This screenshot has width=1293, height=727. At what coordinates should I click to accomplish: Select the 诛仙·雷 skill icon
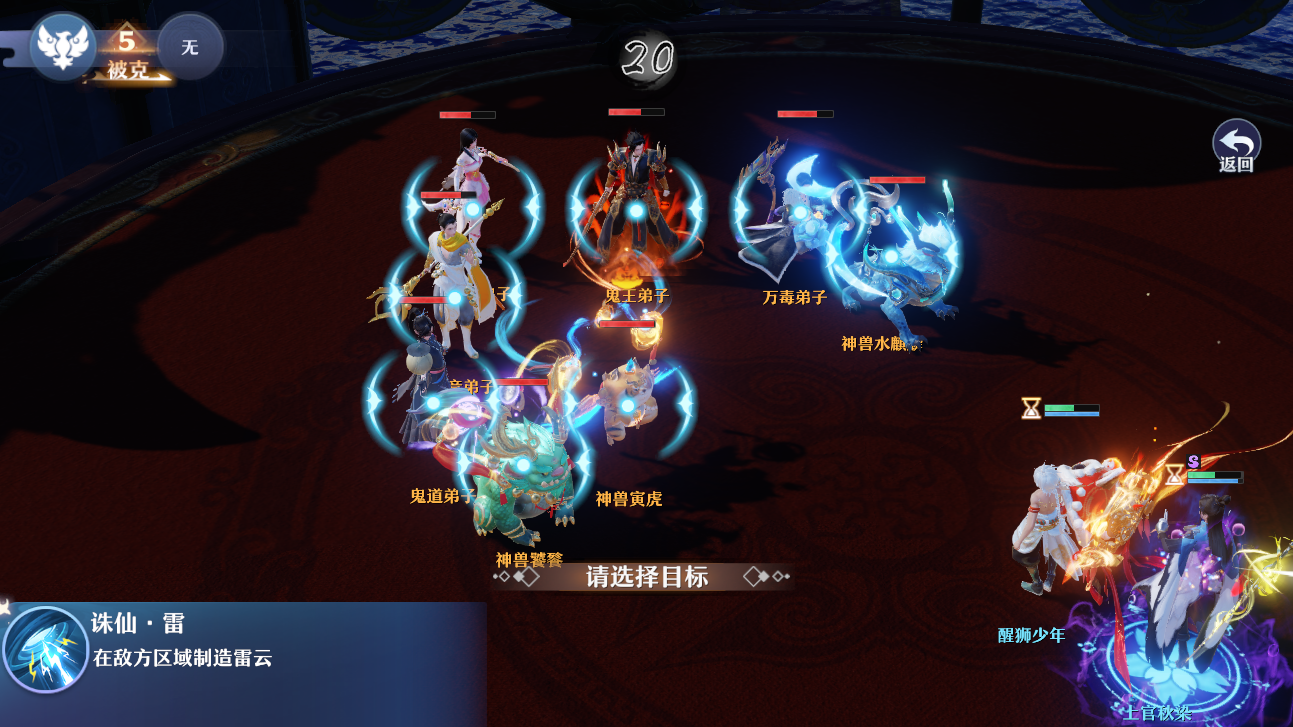45,650
